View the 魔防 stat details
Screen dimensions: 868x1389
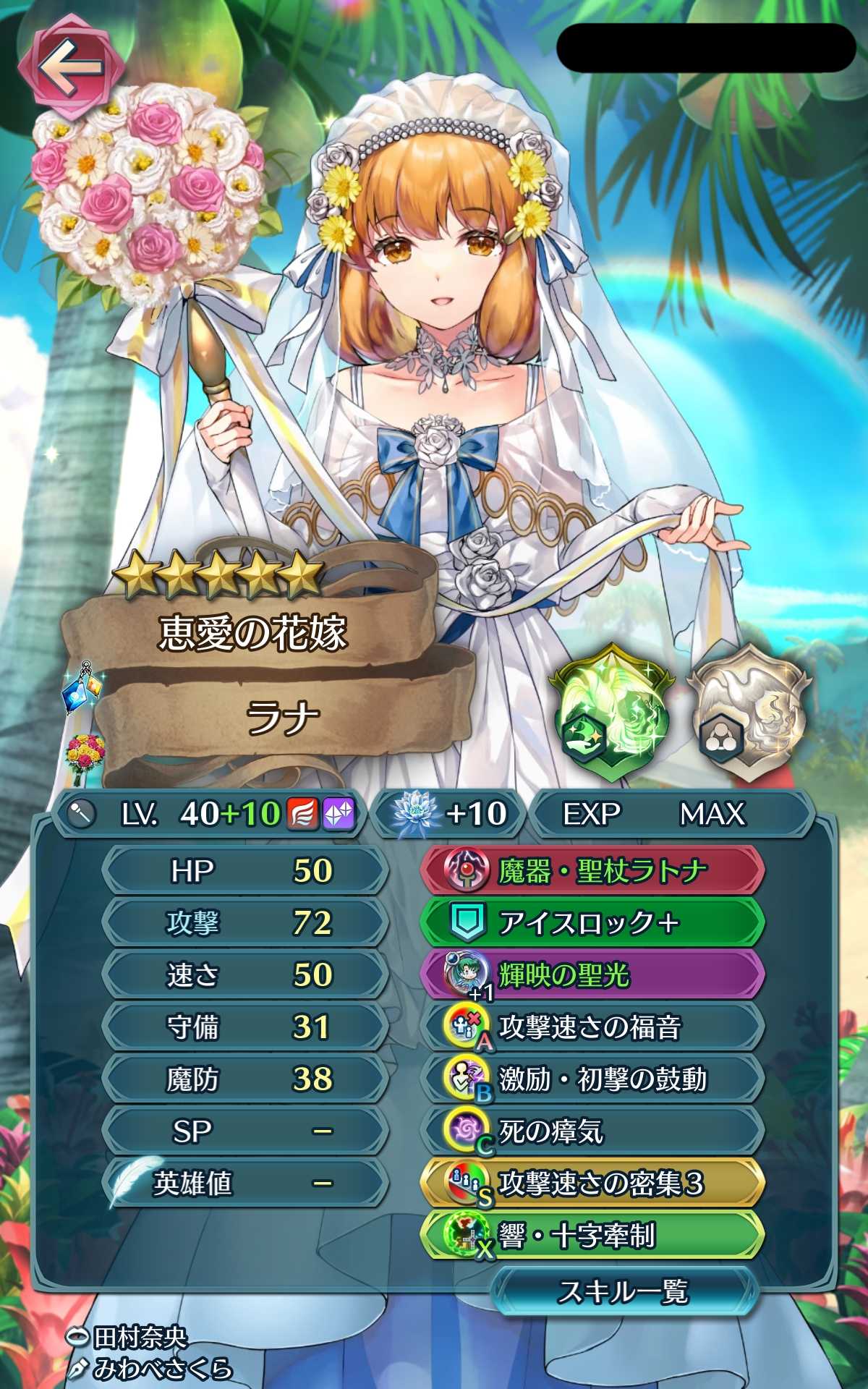(244, 1079)
